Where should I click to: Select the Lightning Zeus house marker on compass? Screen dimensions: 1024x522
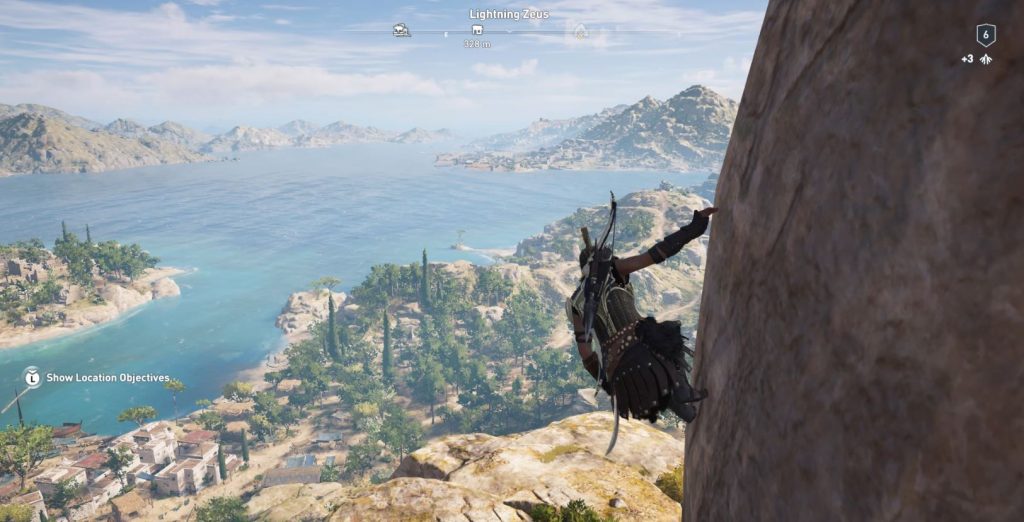(x=477, y=30)
